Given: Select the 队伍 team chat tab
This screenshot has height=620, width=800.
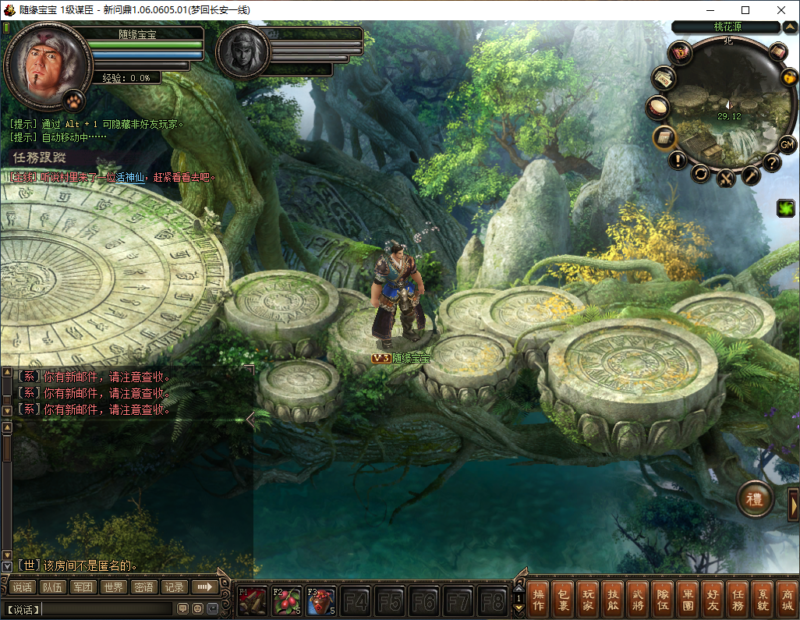Looking at the screenshot, I should coord(53,587).
